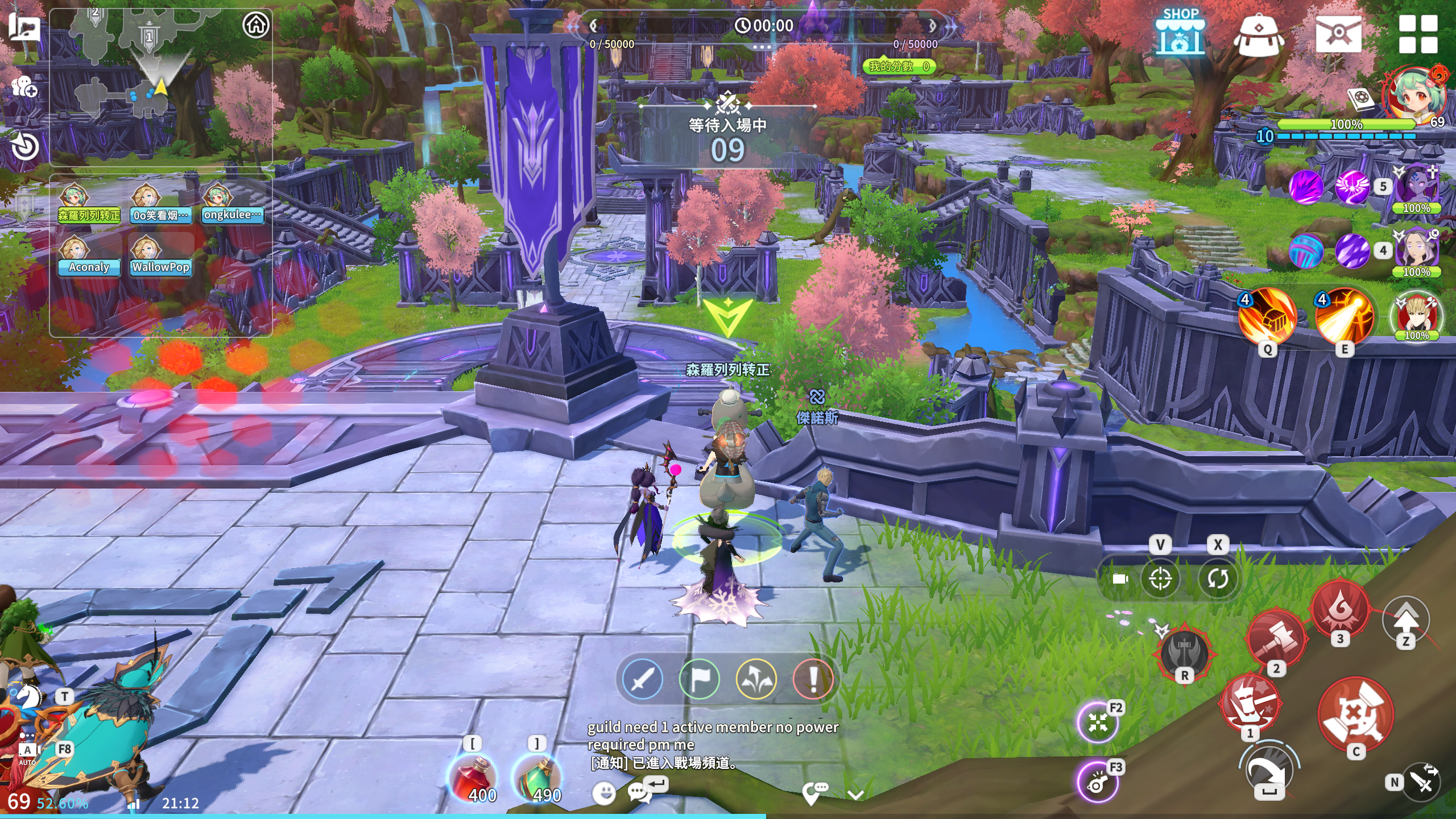Click the jump arrow button
1456x819 pixels.
point(1405,619)
